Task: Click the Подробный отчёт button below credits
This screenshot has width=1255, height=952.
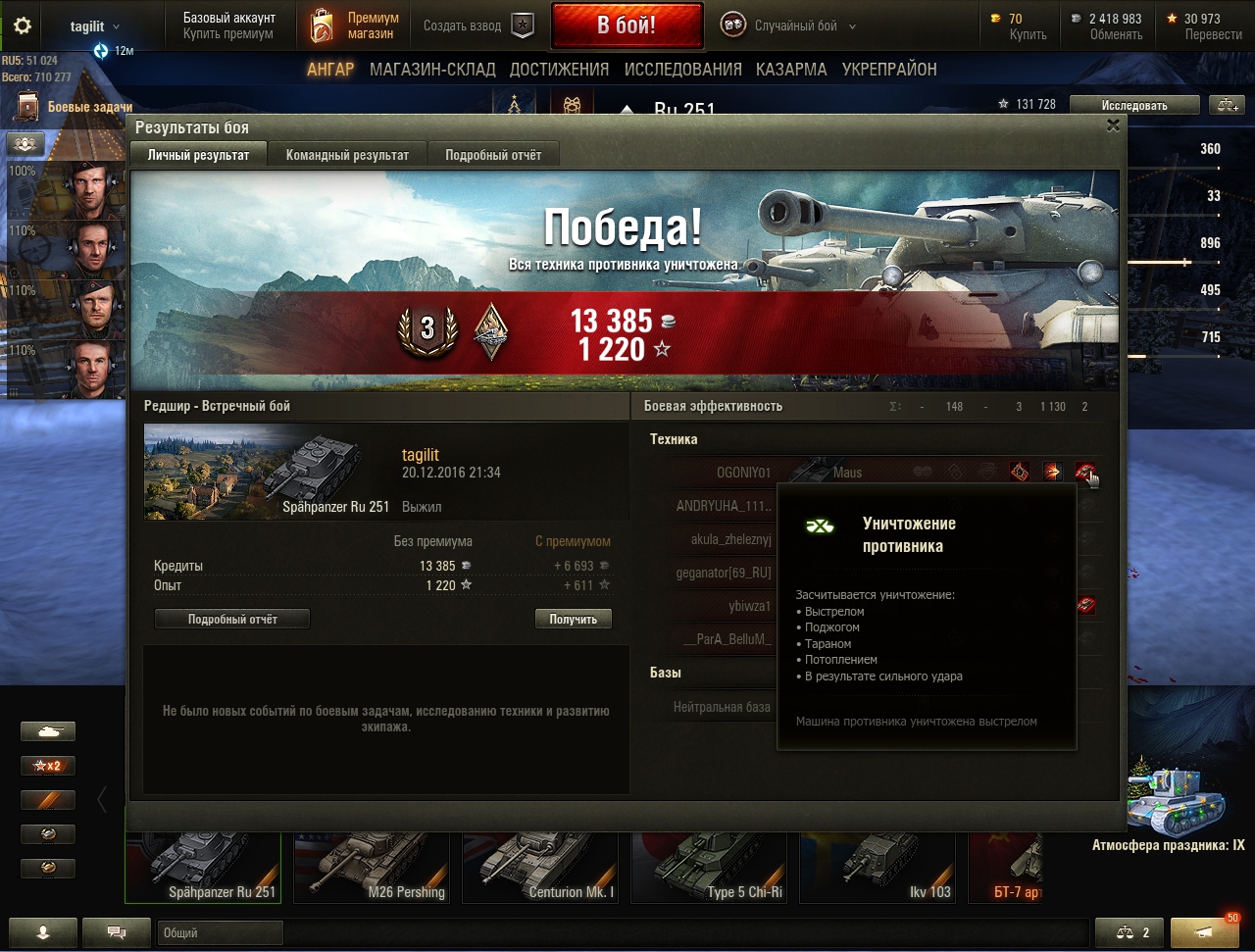Action: click(232, 619)
